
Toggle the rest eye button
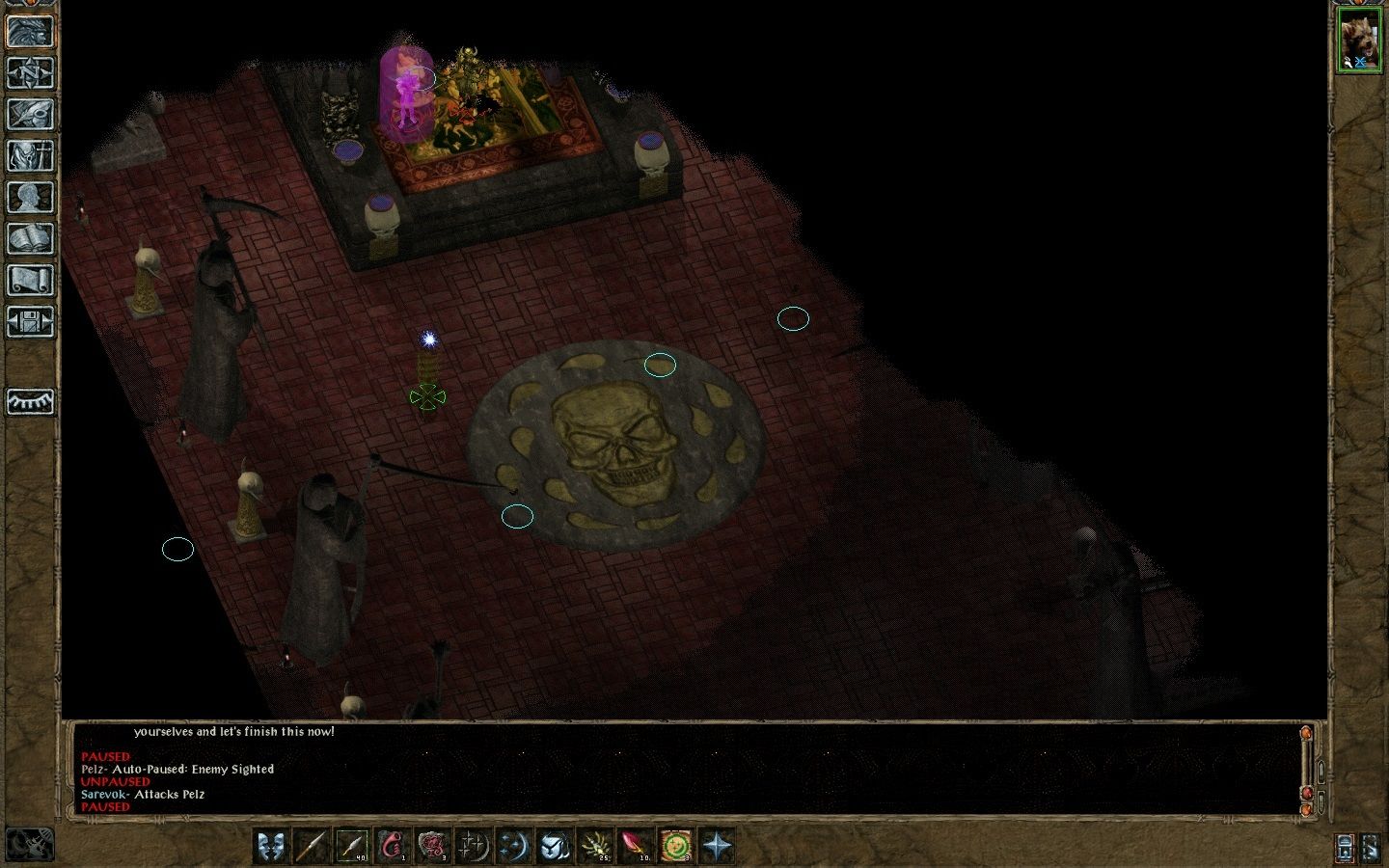pos(30,401)
